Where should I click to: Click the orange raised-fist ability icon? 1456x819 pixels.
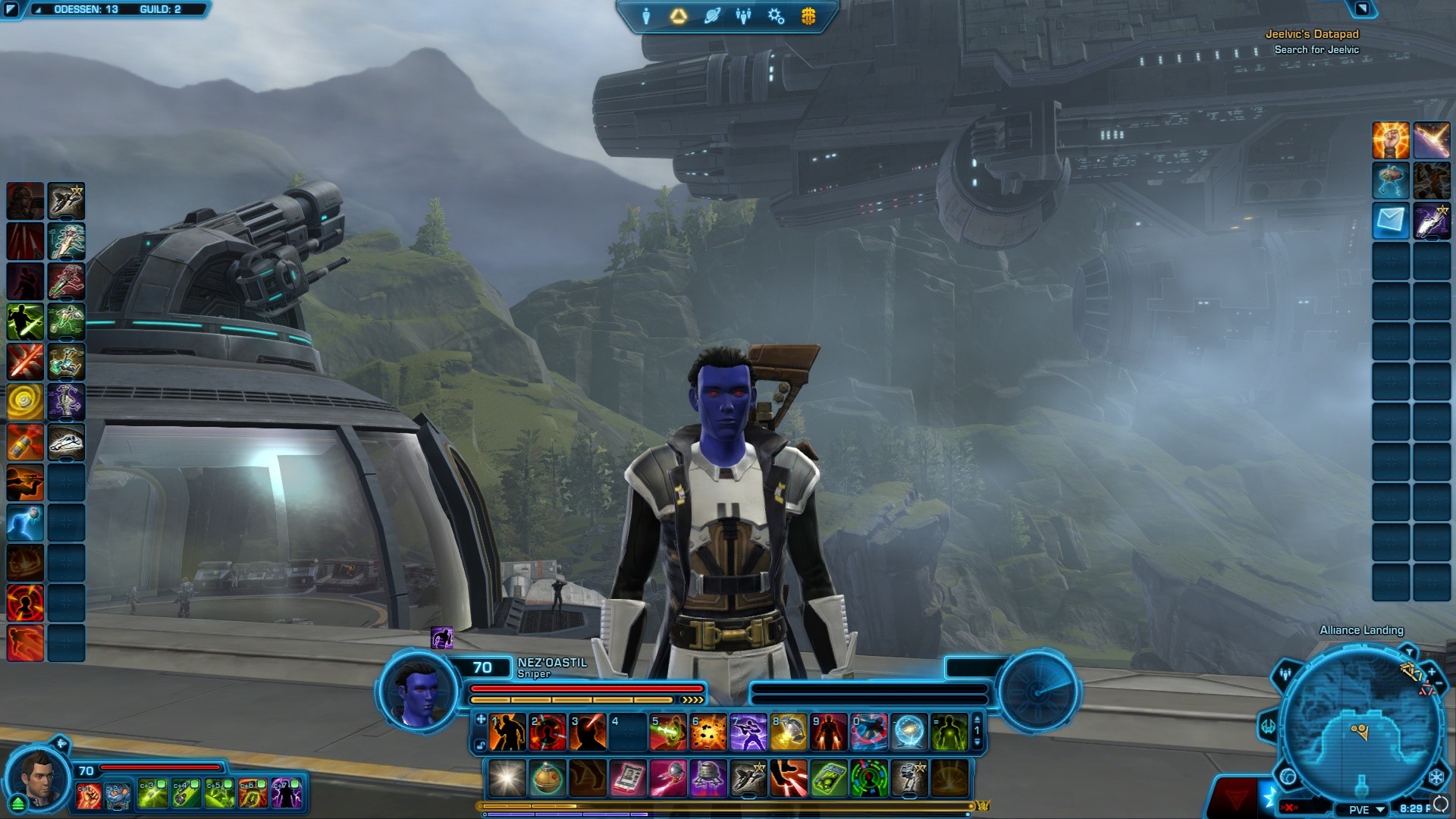click(x=1391, y=141)
